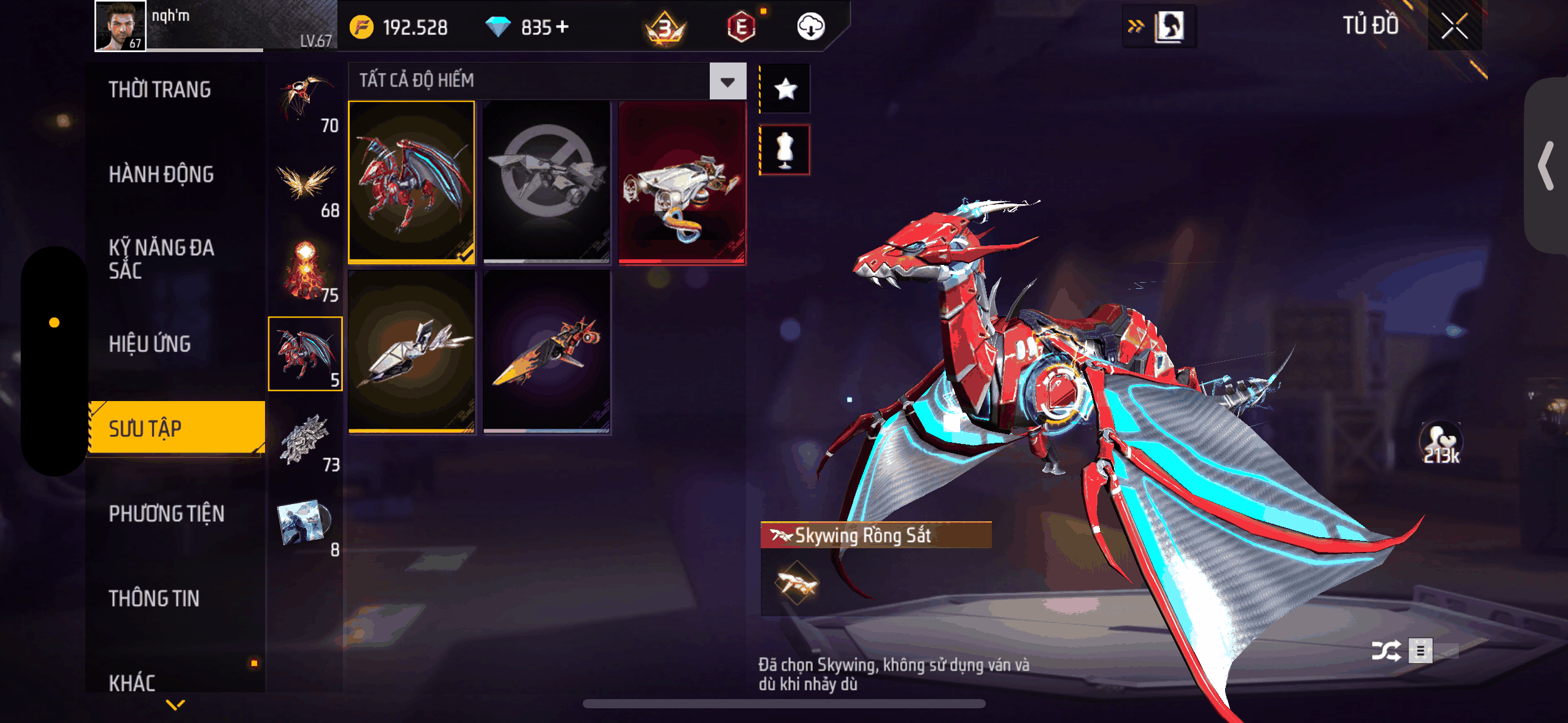The height and width of the screenshot is (723, 1568).
Task: Pick the skull glider card with red background
Action: click(682, 182)
